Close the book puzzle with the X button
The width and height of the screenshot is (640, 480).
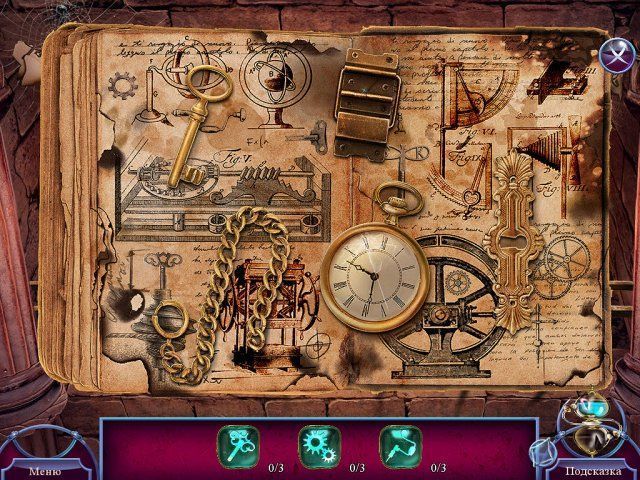616,54
